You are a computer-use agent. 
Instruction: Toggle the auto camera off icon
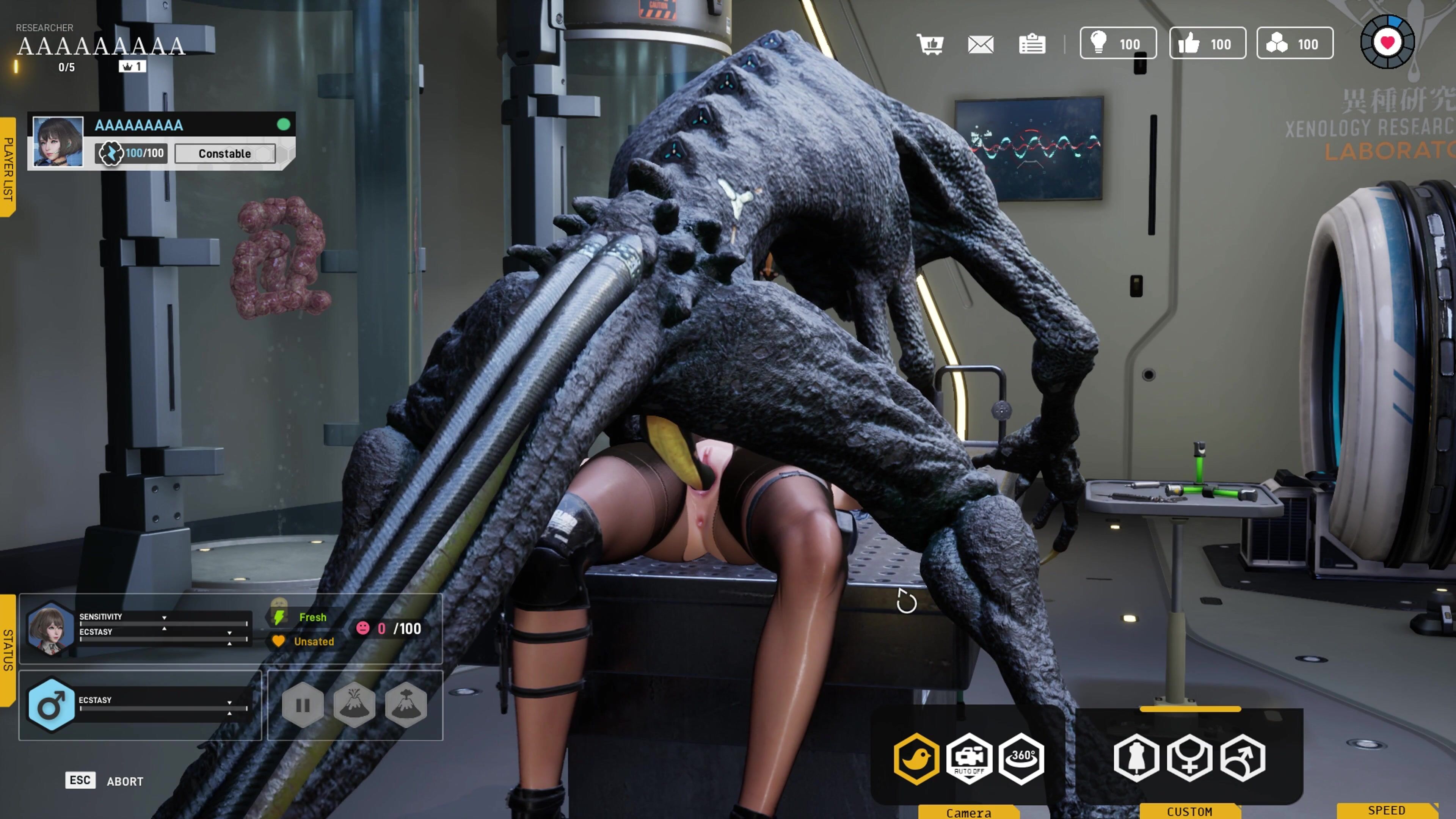click(x=969, y=758)
